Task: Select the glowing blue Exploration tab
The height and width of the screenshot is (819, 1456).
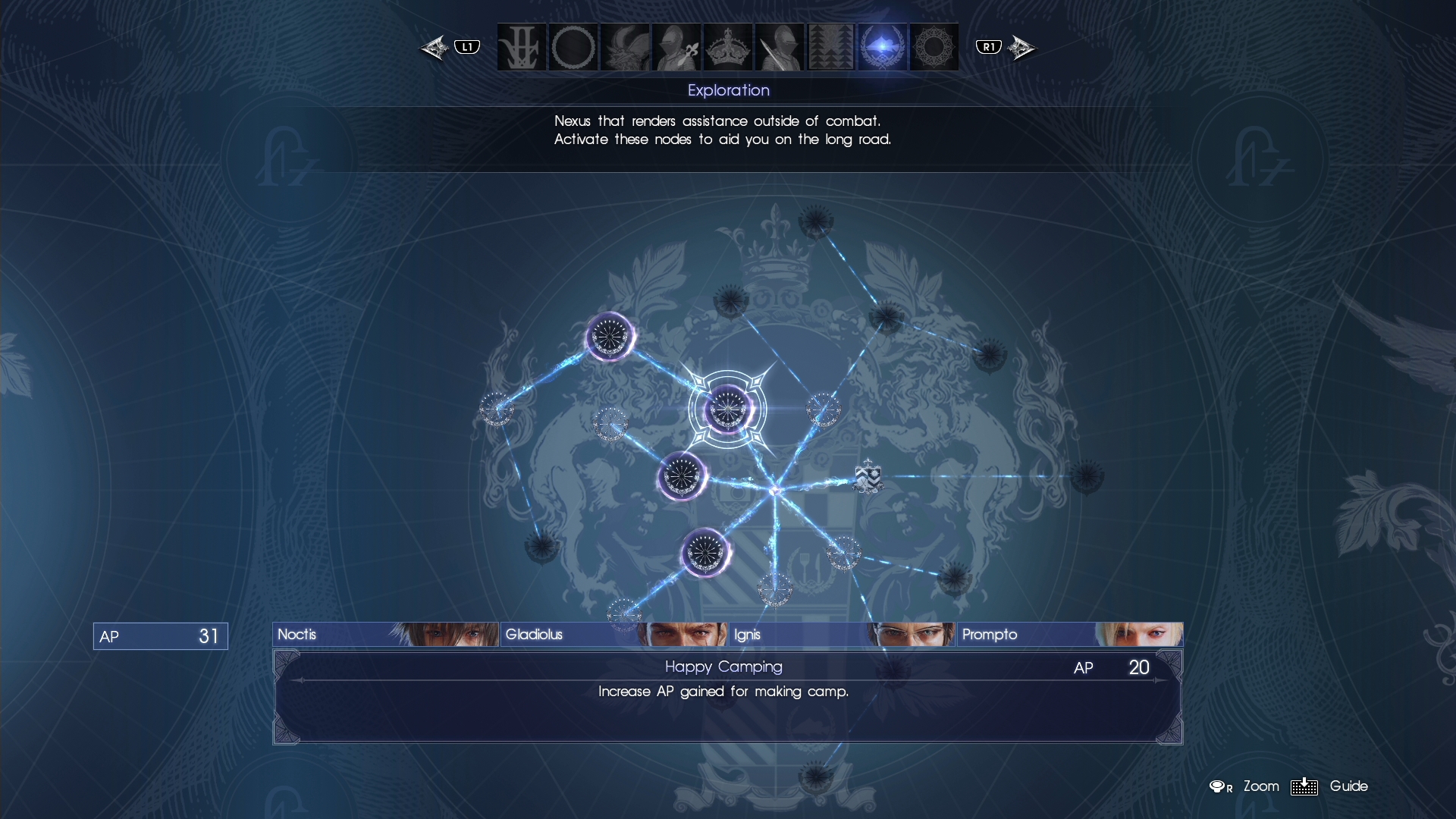Action: [x=882, y=47]
